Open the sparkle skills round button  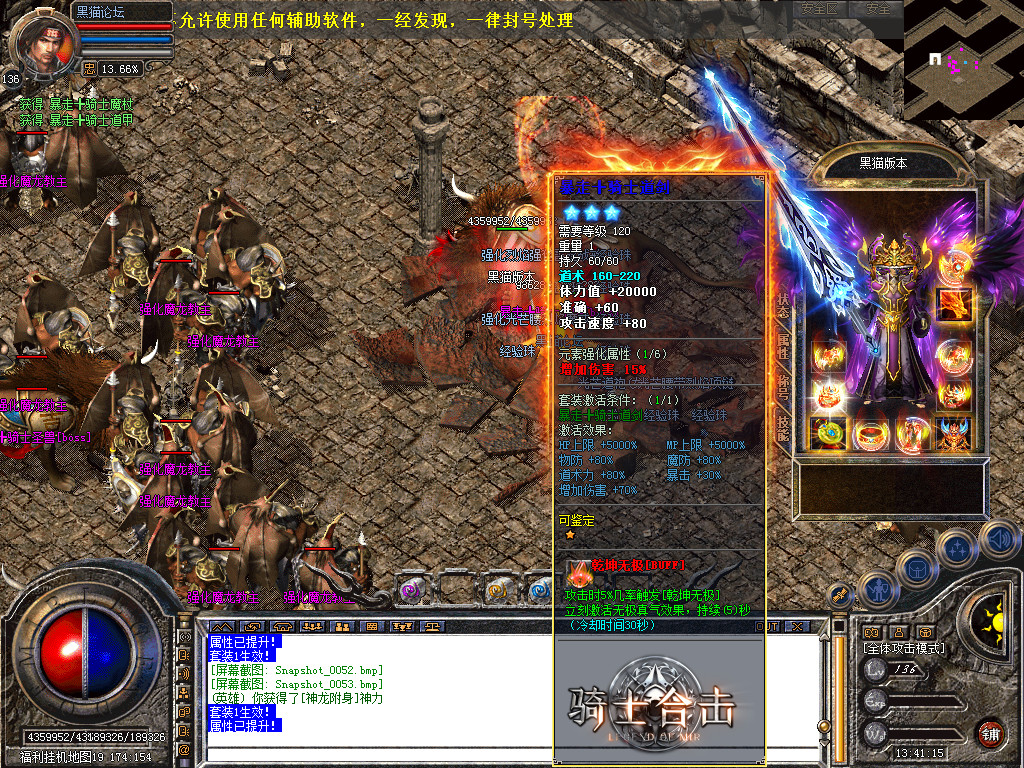tap(957, 548)
